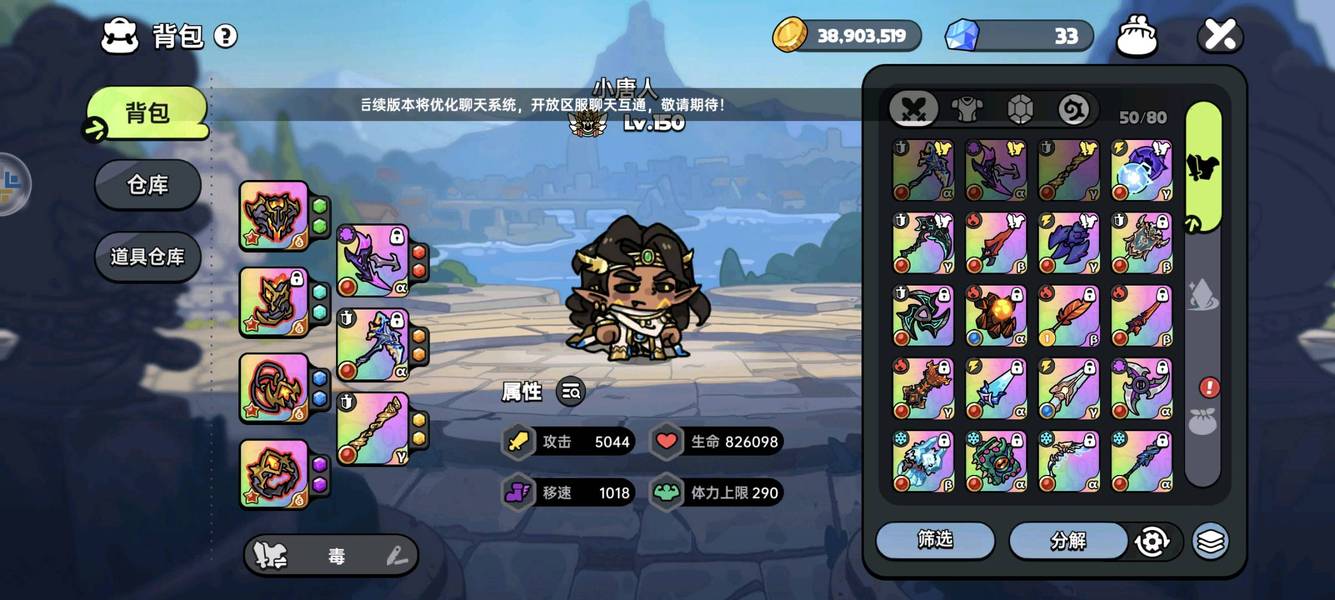Close the backpack screen with crossed-swords X

coord(1220,37)
